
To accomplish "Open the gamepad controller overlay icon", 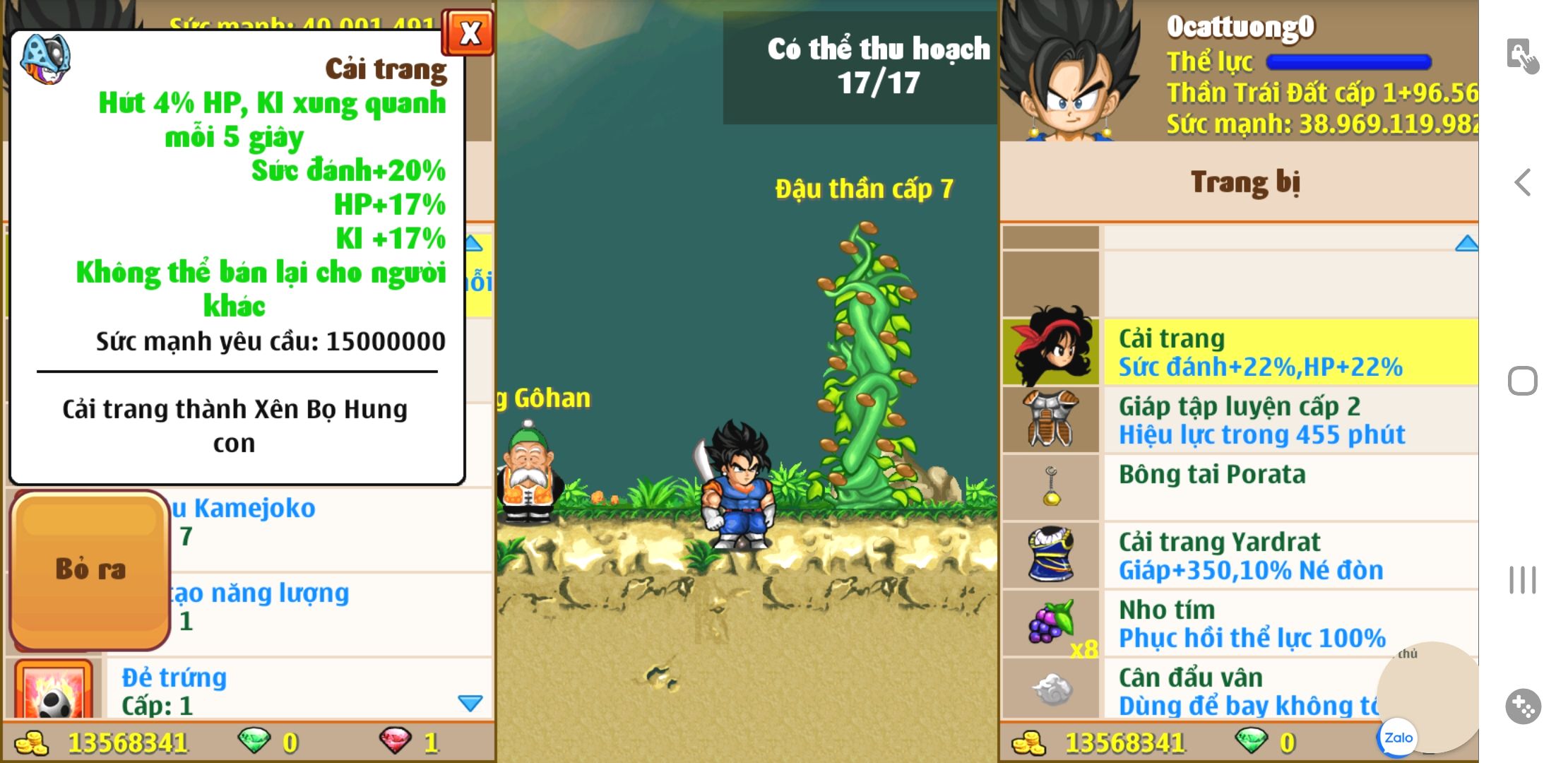I will coord(1523,706).
